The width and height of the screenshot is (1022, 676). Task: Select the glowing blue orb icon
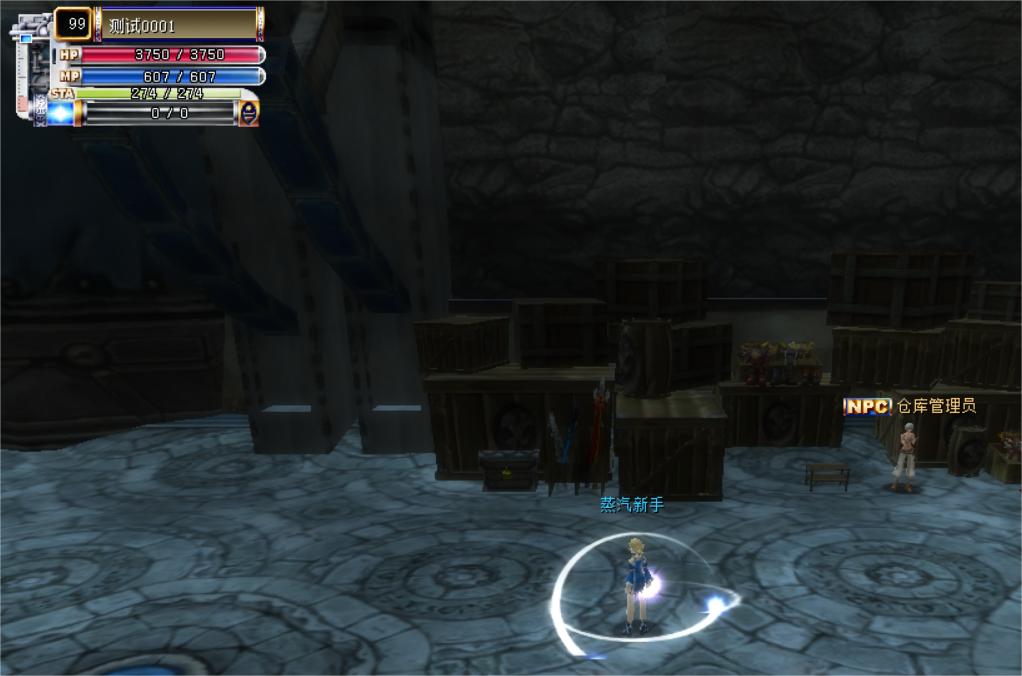coord(60,113)
